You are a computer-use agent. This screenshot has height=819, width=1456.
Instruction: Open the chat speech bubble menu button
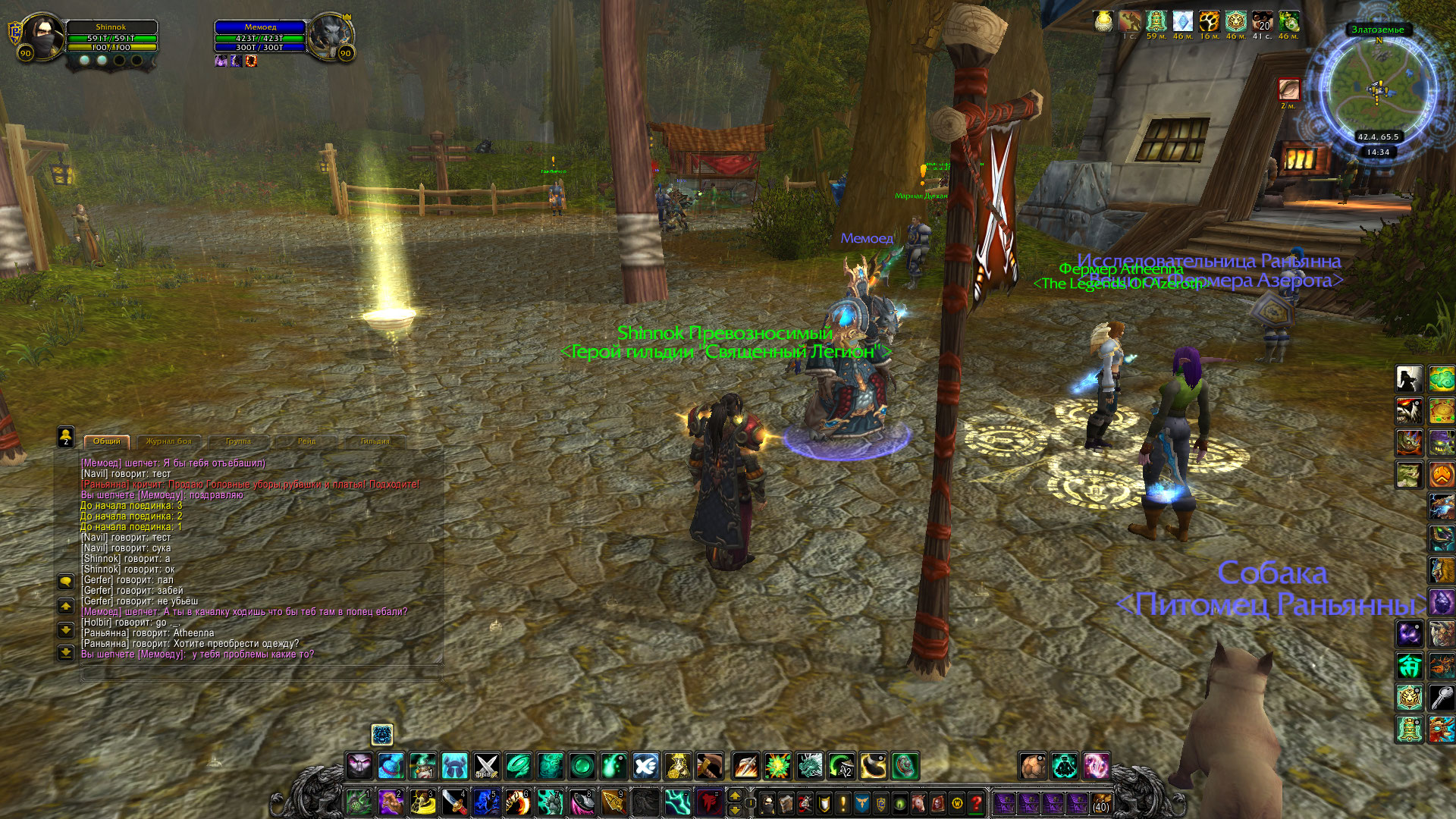66,582
